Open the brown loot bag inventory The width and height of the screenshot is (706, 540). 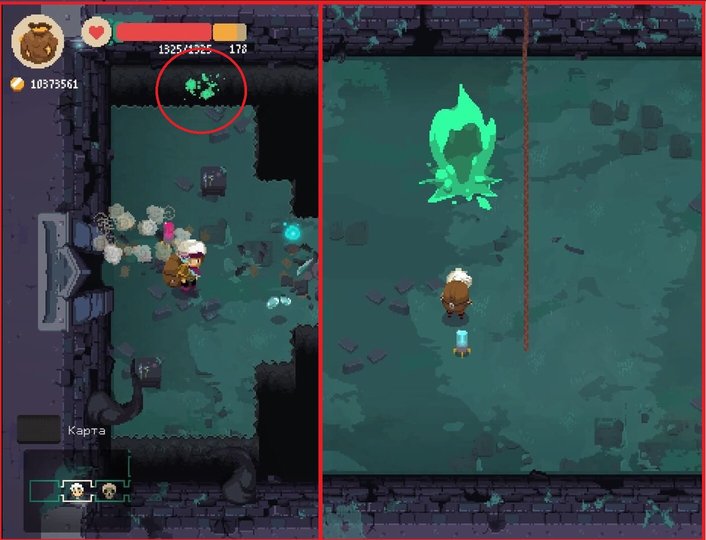(37, 40)
